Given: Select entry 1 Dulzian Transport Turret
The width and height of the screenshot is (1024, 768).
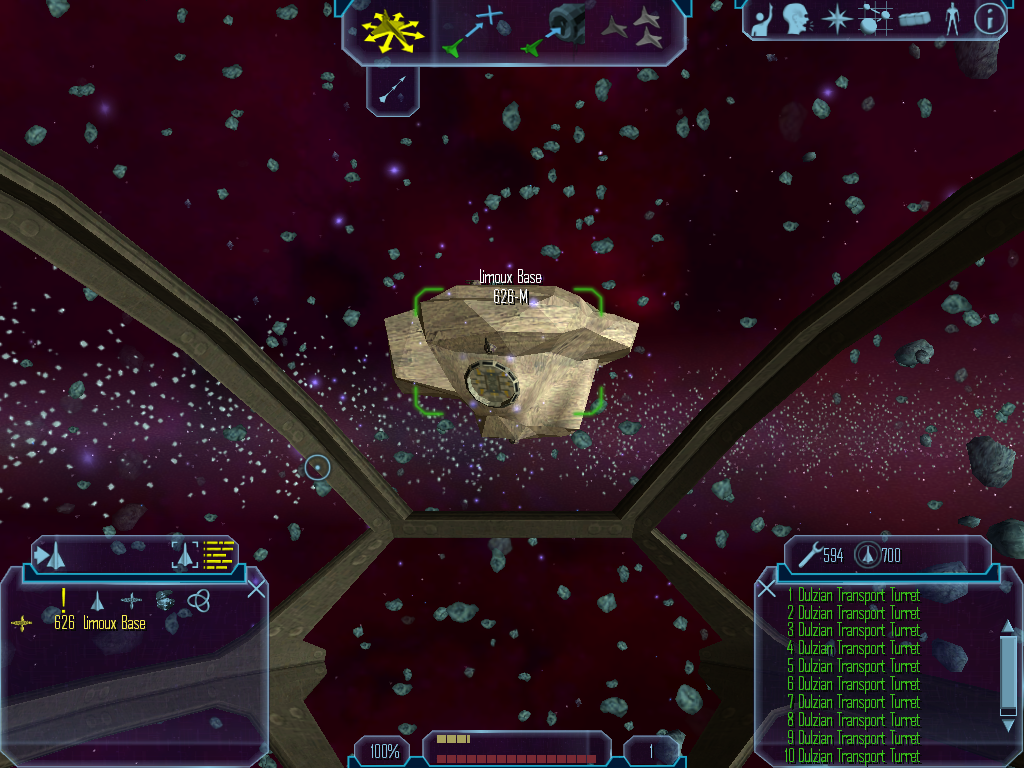Looking at the screenshot, I should tap(853, 595).
